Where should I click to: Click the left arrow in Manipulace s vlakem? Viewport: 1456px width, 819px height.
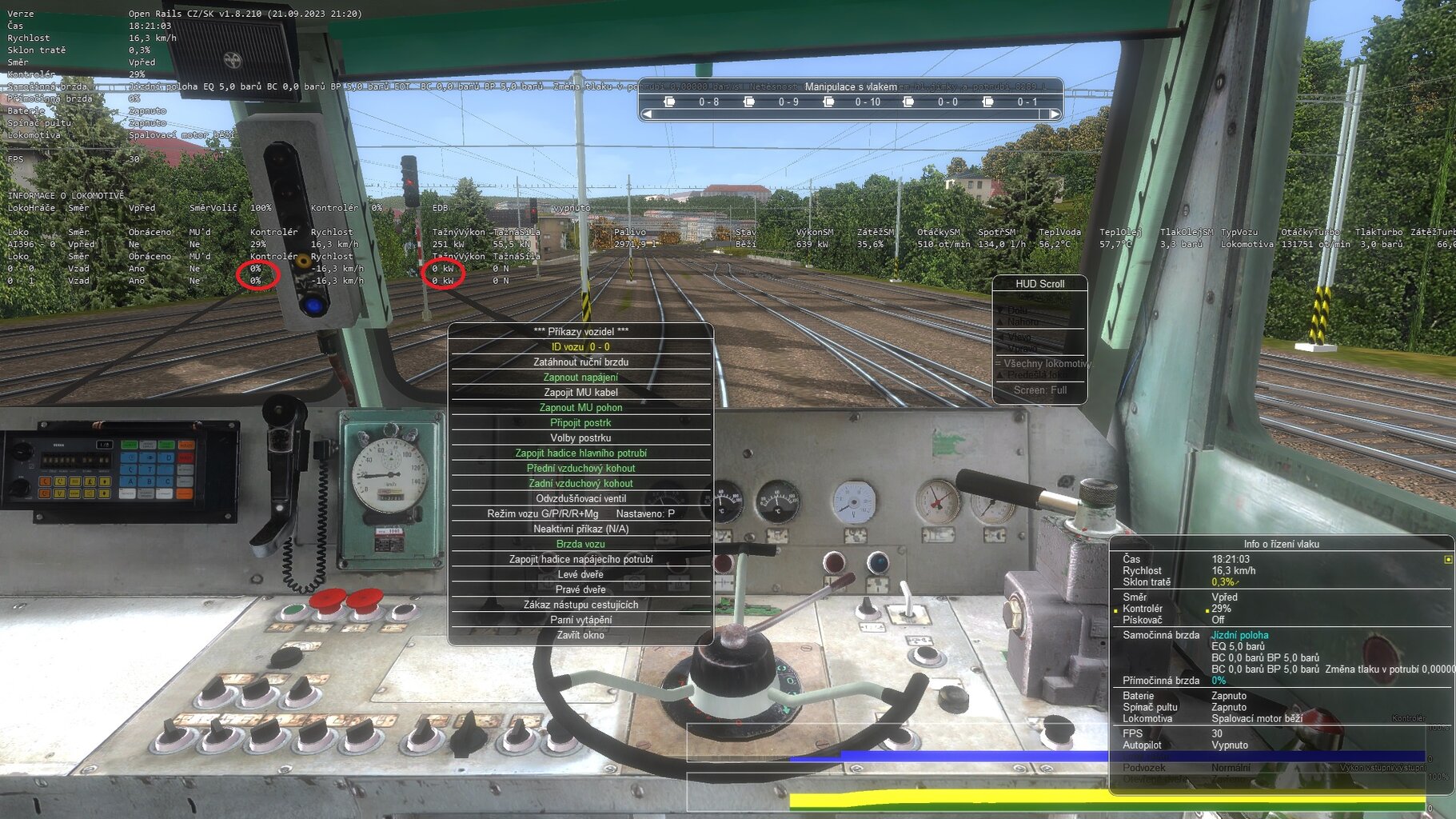click(647, 113)
